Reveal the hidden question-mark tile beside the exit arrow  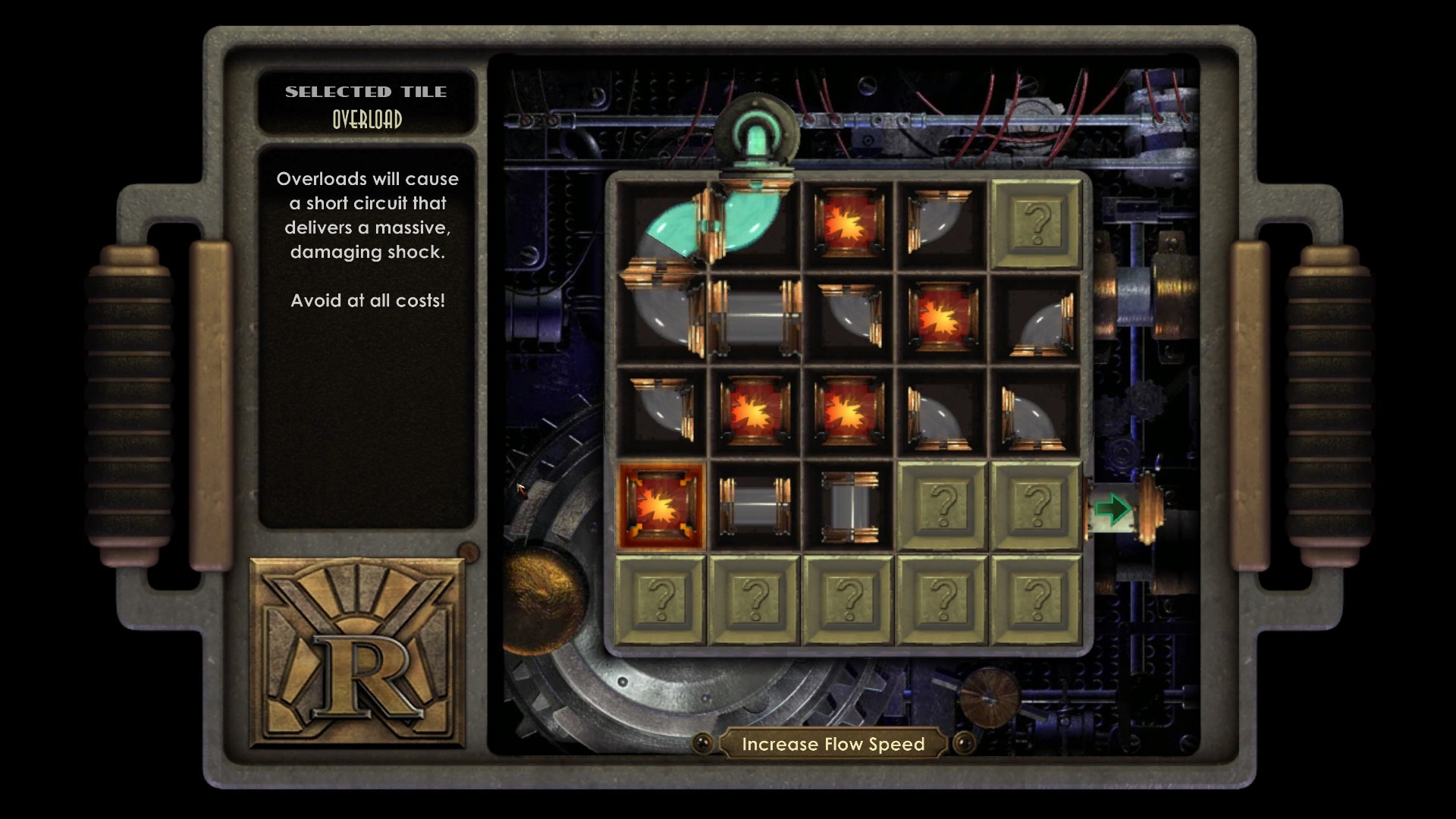pyautogui.click(x=1036, y=506)
